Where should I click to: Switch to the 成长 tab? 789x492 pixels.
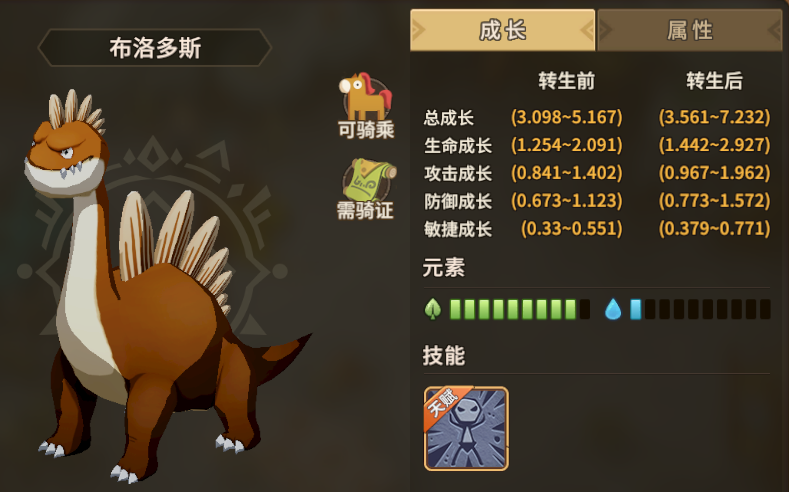click(502, 30)
